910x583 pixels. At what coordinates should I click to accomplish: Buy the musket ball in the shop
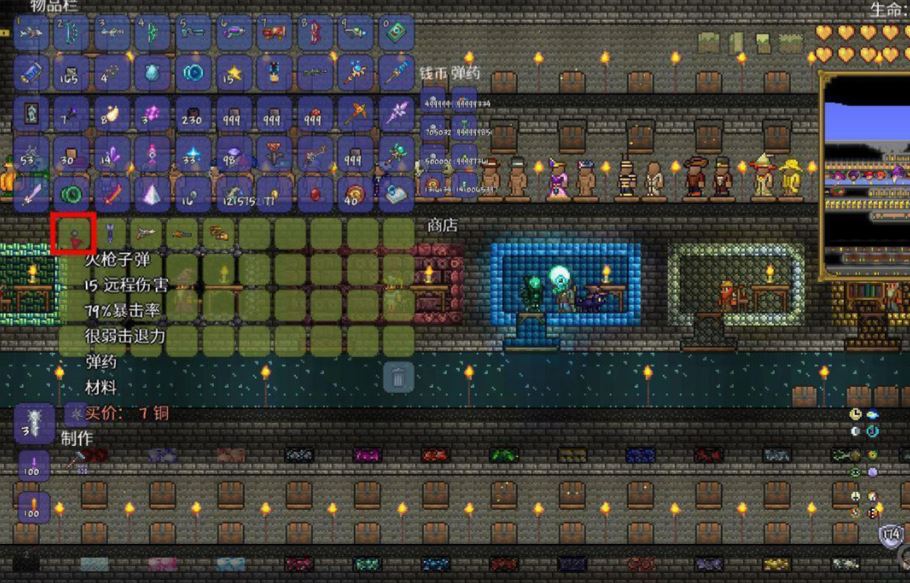click(70, 235)
